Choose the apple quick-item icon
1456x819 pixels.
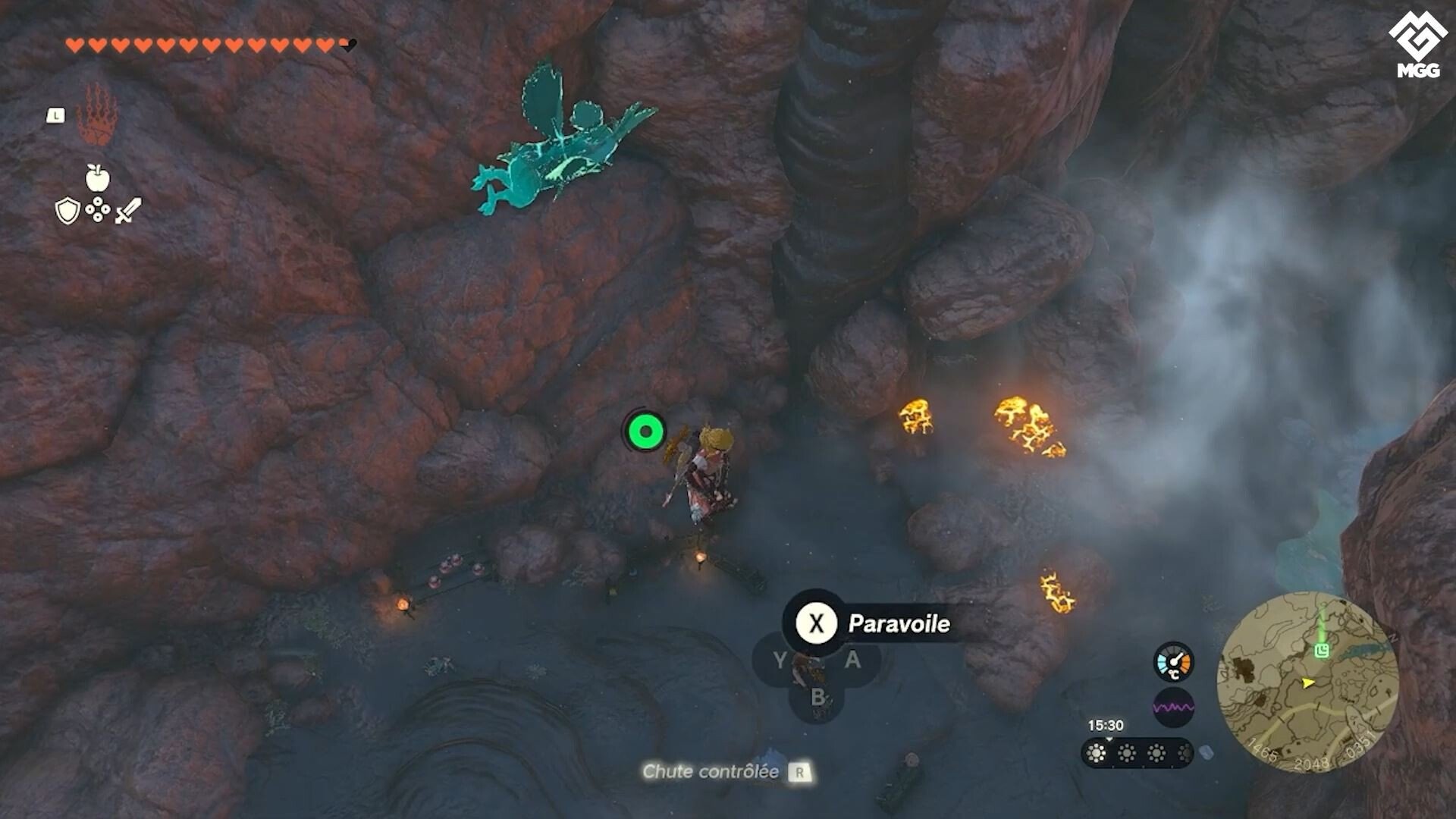click(97, 178)
